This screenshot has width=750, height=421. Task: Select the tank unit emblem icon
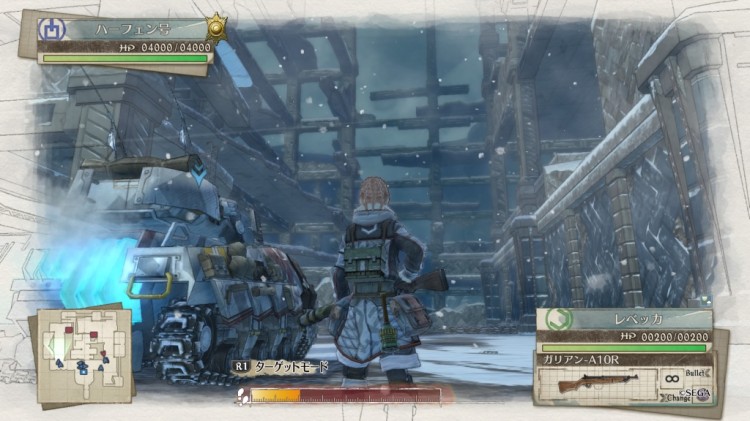click(x=49, y=28)
